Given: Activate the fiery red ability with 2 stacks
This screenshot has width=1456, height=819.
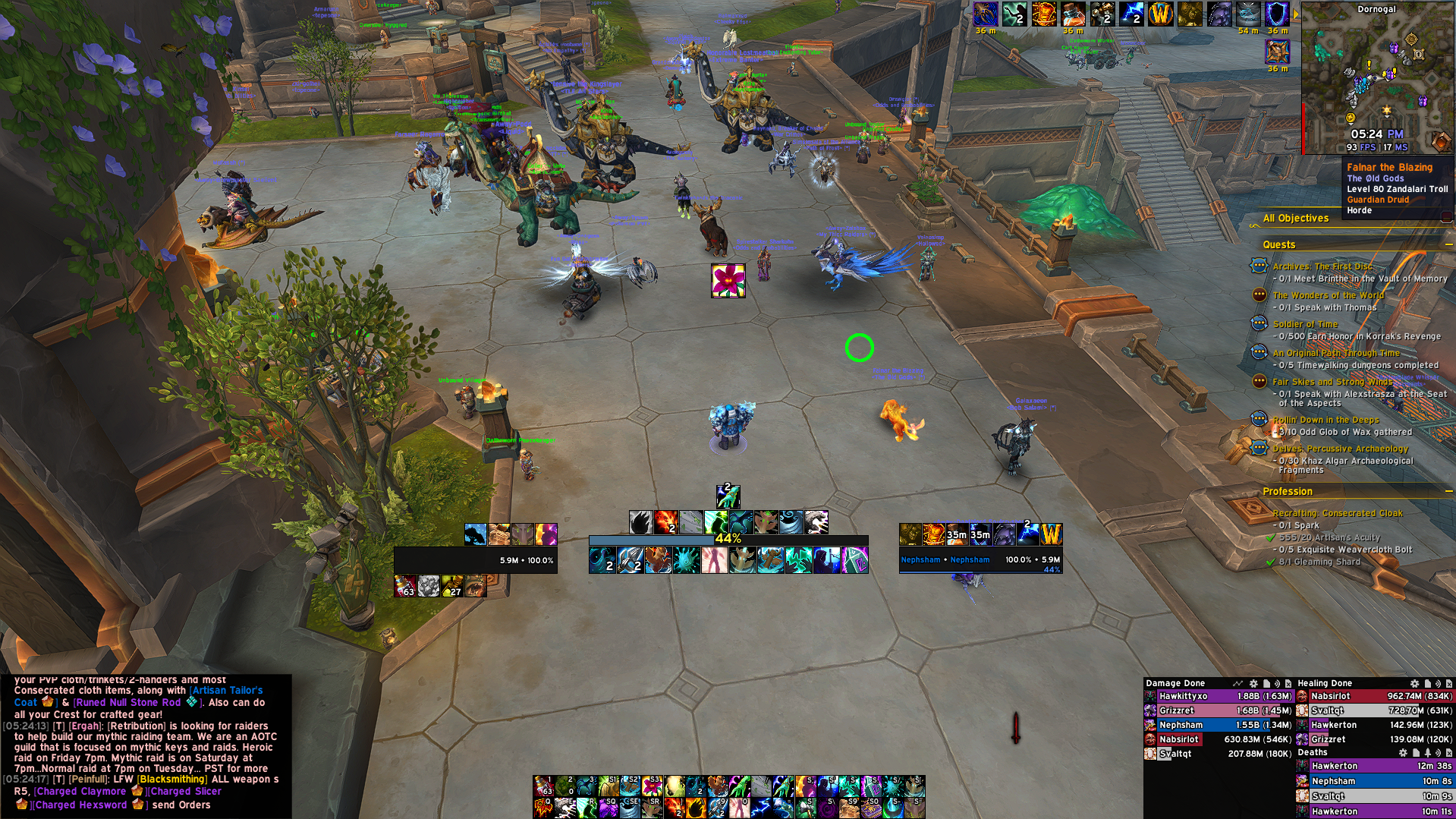Looking at the screenshot, I should click(665, 522).
